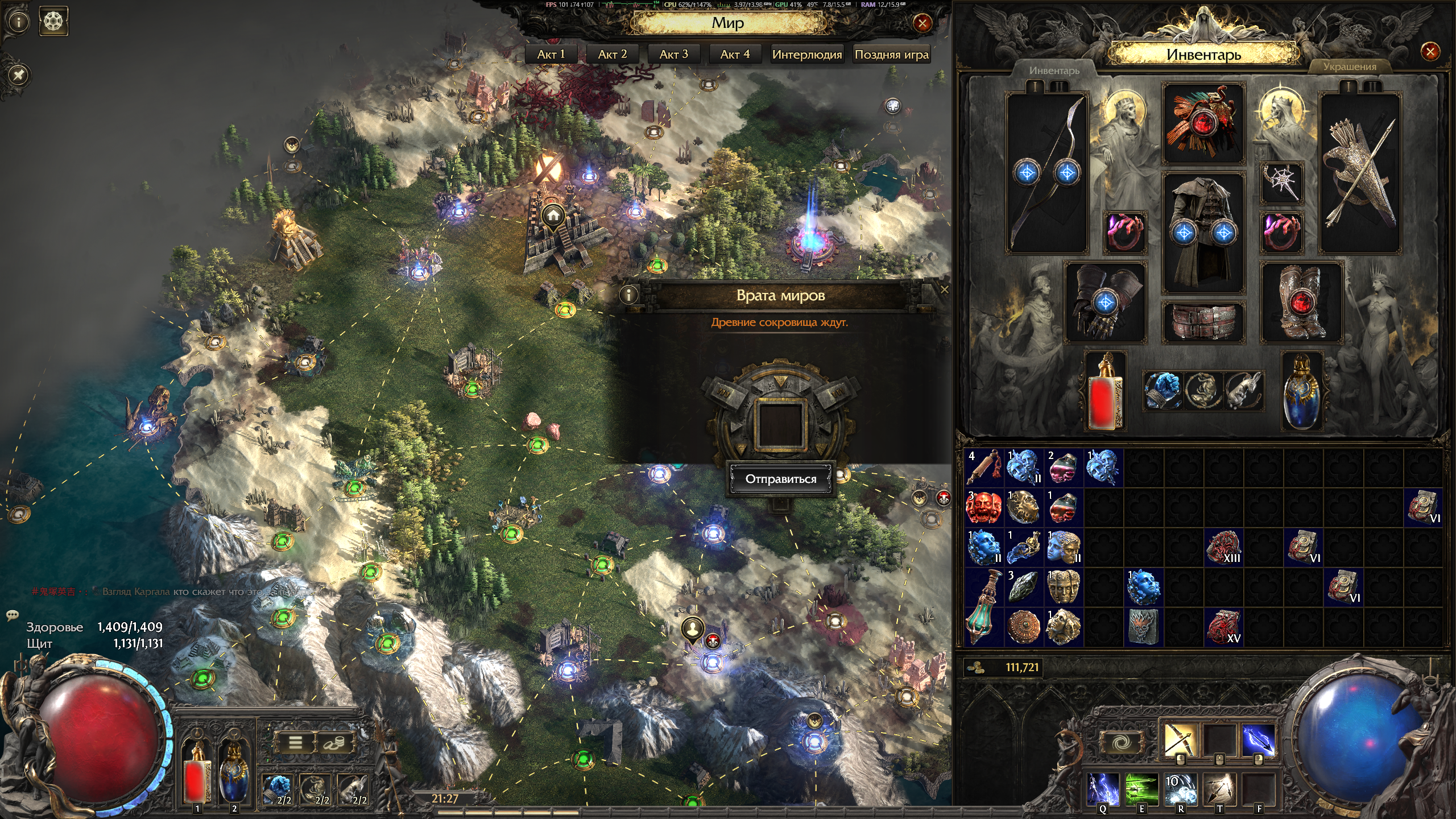Image resolution: width=1456 pixels, height=819 pixels.
Task: Click the equipped quiver slot
Action: pyautogui.click(x=1359, y=173)
